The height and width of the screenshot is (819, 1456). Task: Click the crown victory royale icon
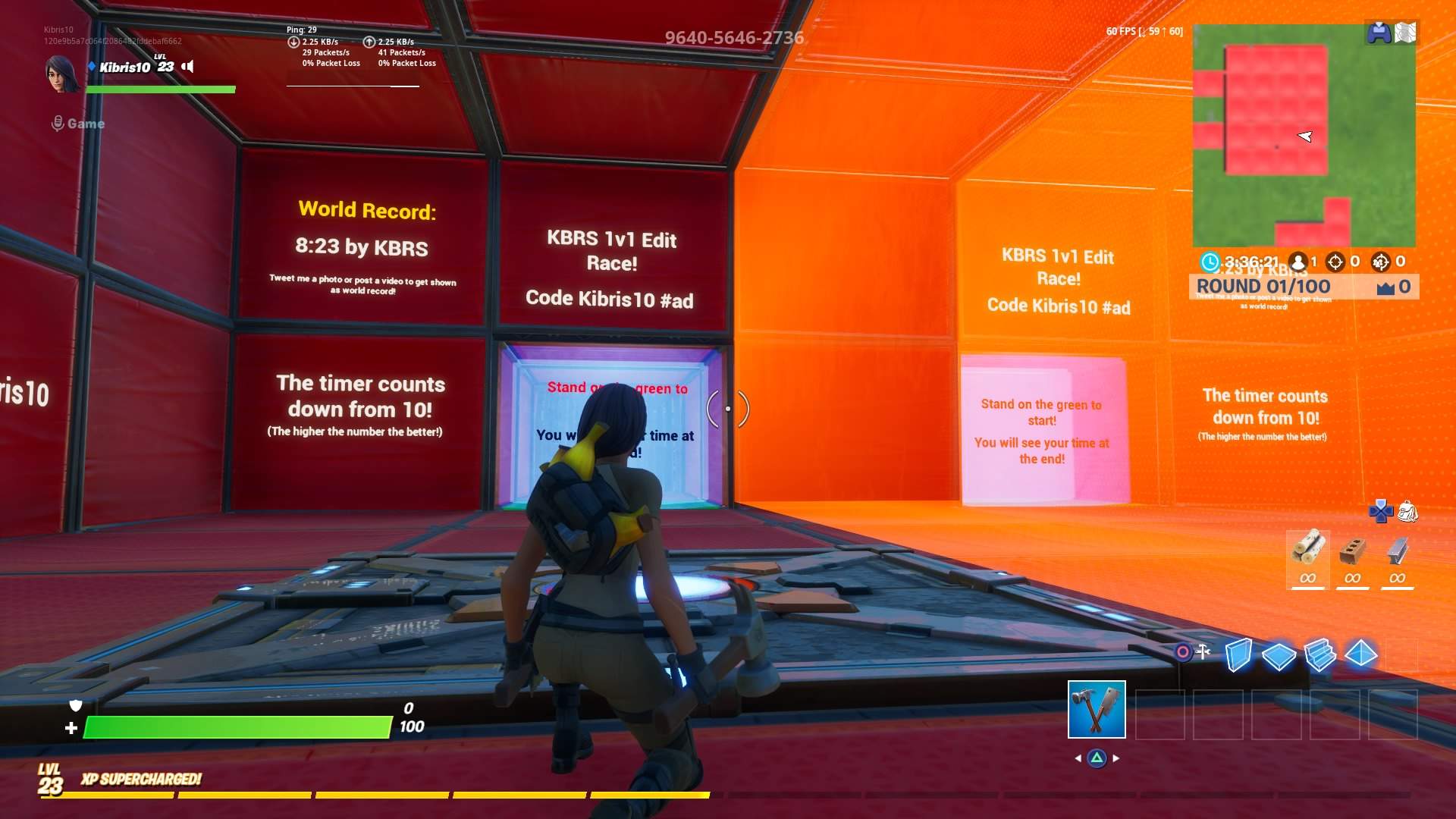coord(1387,287)
